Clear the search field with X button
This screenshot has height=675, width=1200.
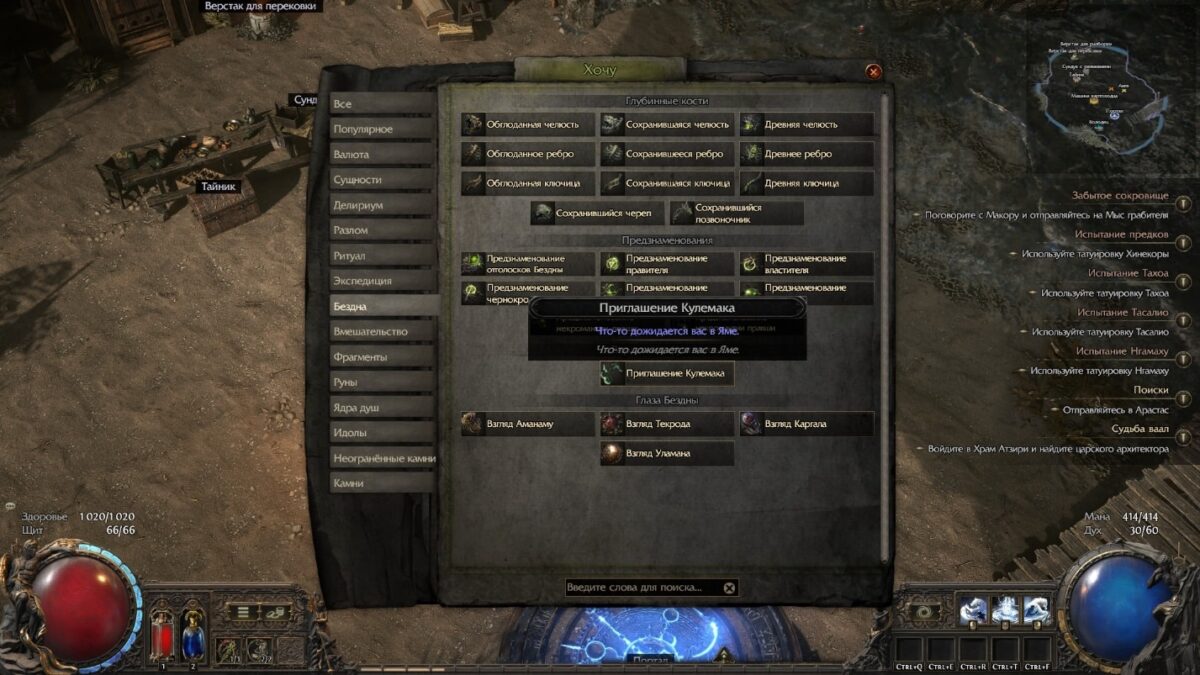click(x=730, y=588)
